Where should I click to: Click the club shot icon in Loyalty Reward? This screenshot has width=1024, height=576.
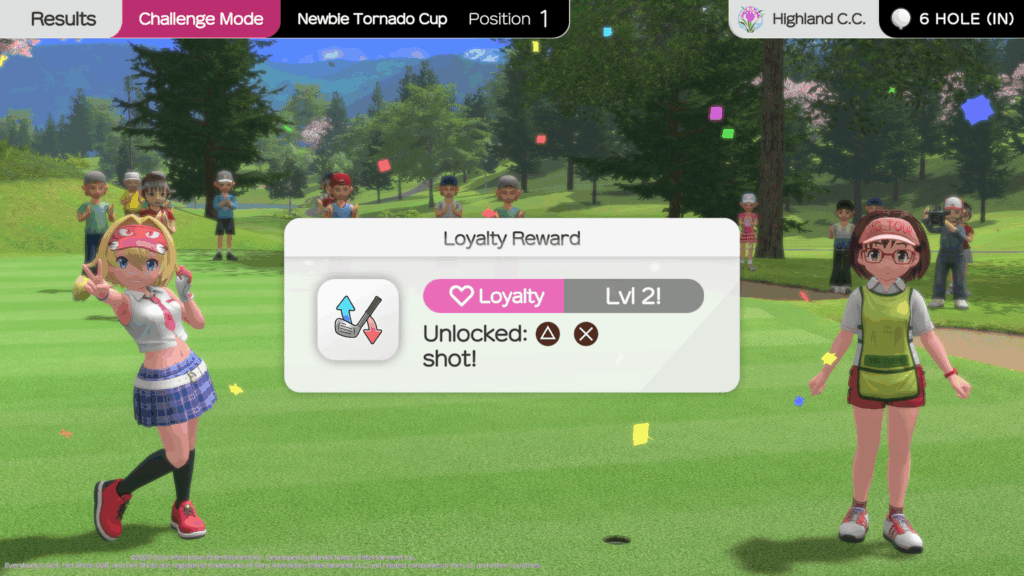click(358, 319)
